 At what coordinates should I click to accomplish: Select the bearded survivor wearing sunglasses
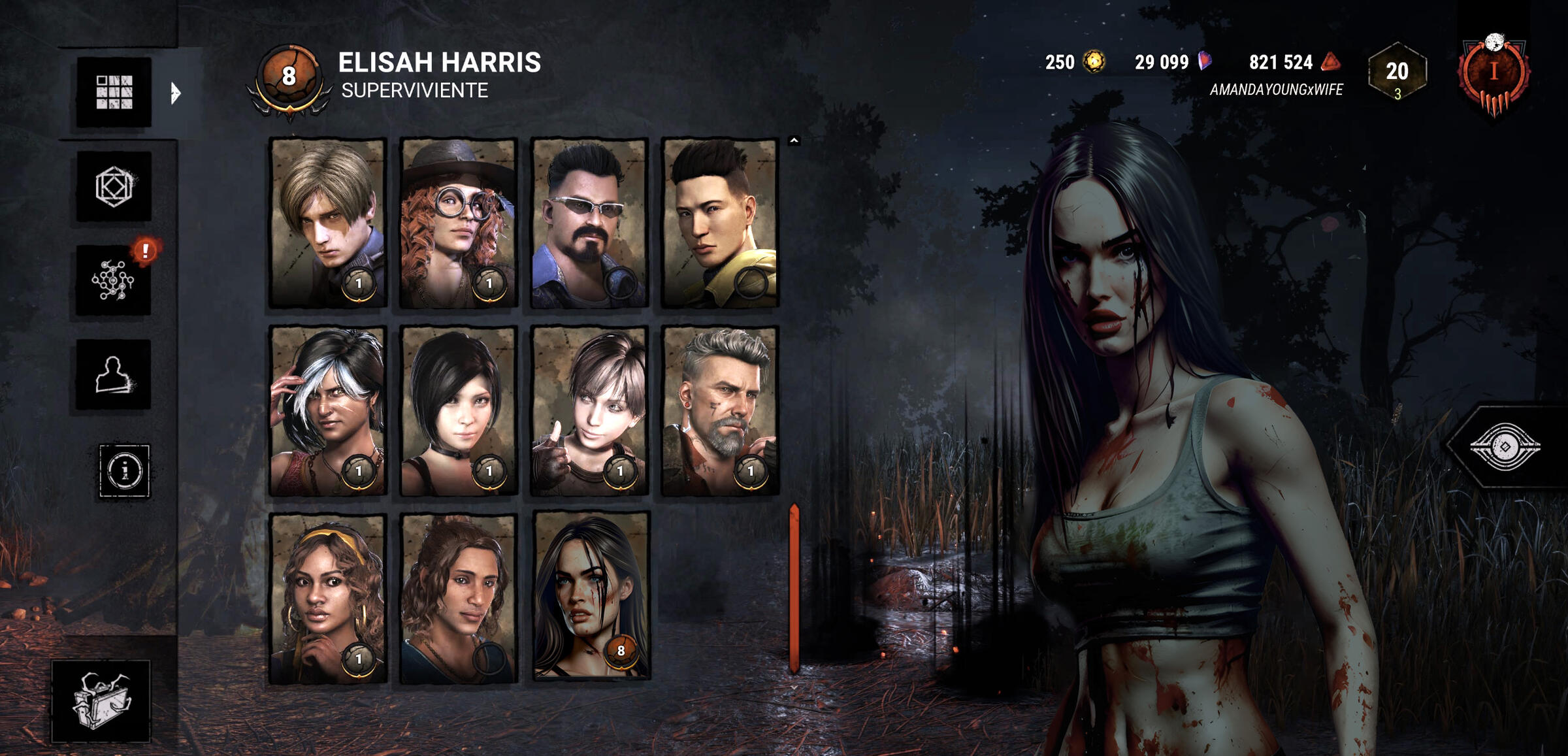(x=589, y=222)
